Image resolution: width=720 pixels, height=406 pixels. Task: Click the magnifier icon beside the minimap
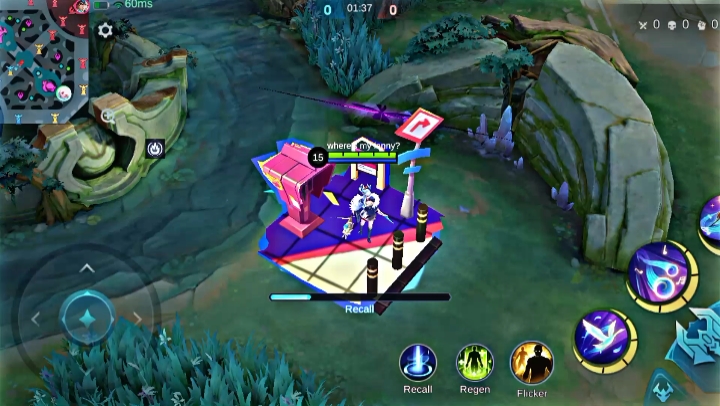(109, 115)
